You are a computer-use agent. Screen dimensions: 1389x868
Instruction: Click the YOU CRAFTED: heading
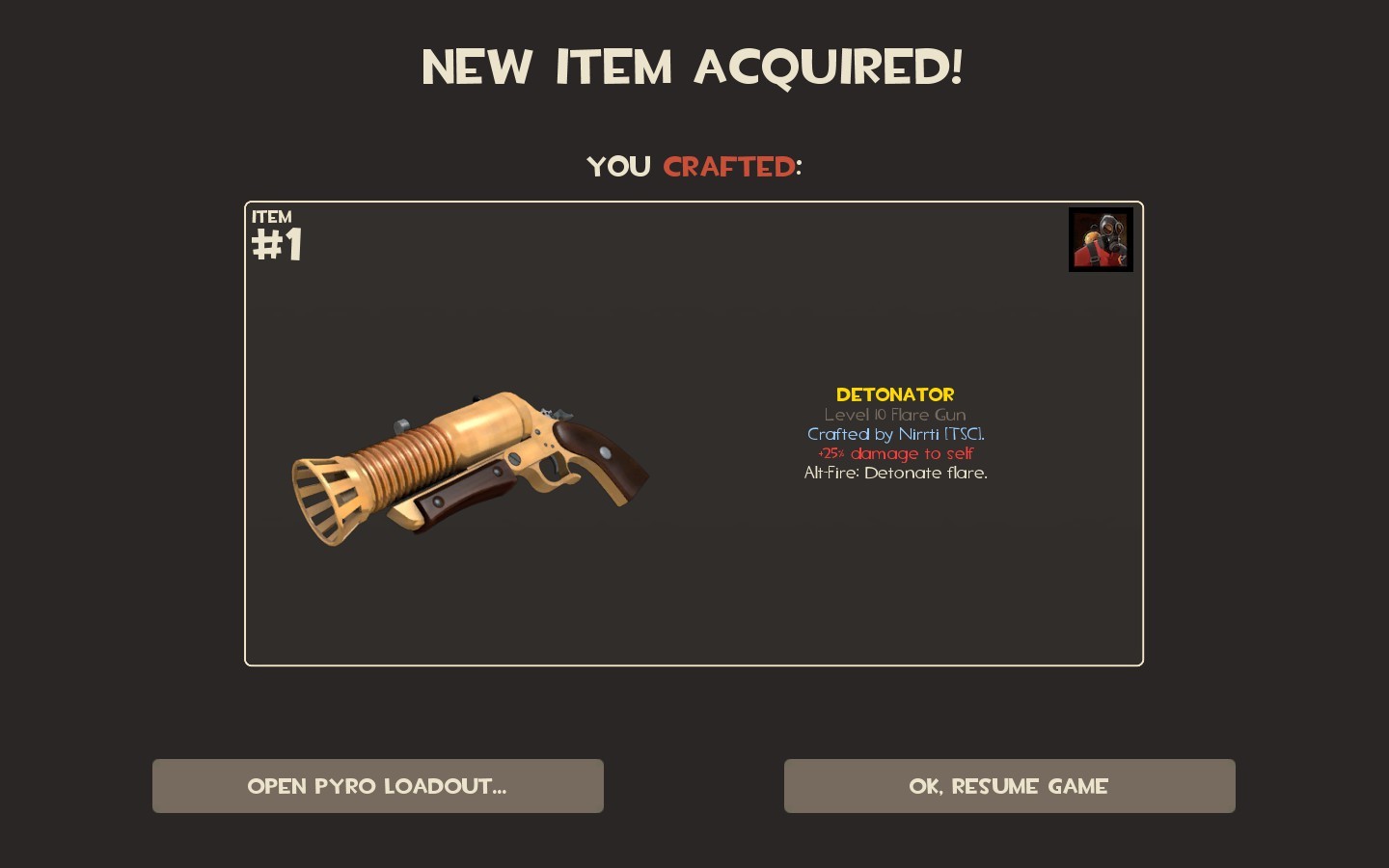pyautogui.click(x=694, y=166)
